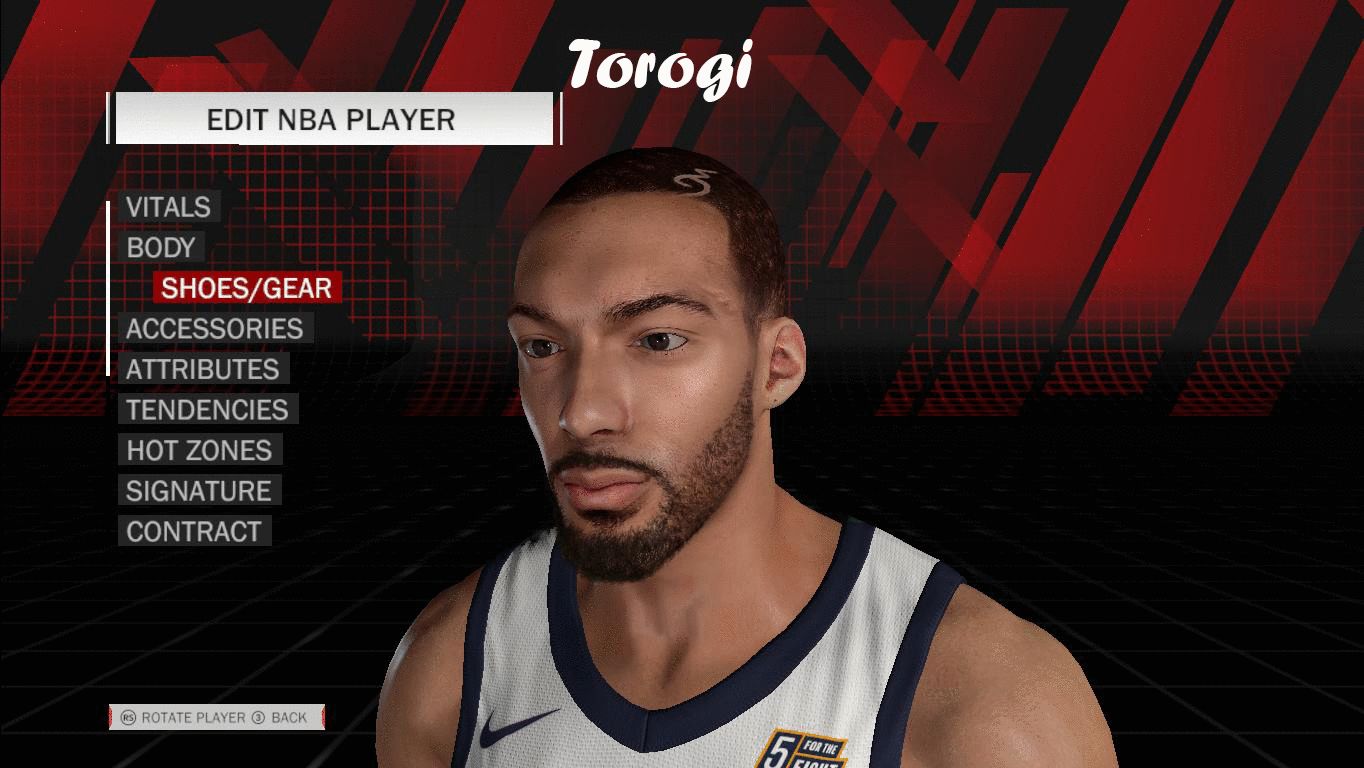
Task: Choose the highlighted Shoes/Gear entry
Action: point(247,288)
